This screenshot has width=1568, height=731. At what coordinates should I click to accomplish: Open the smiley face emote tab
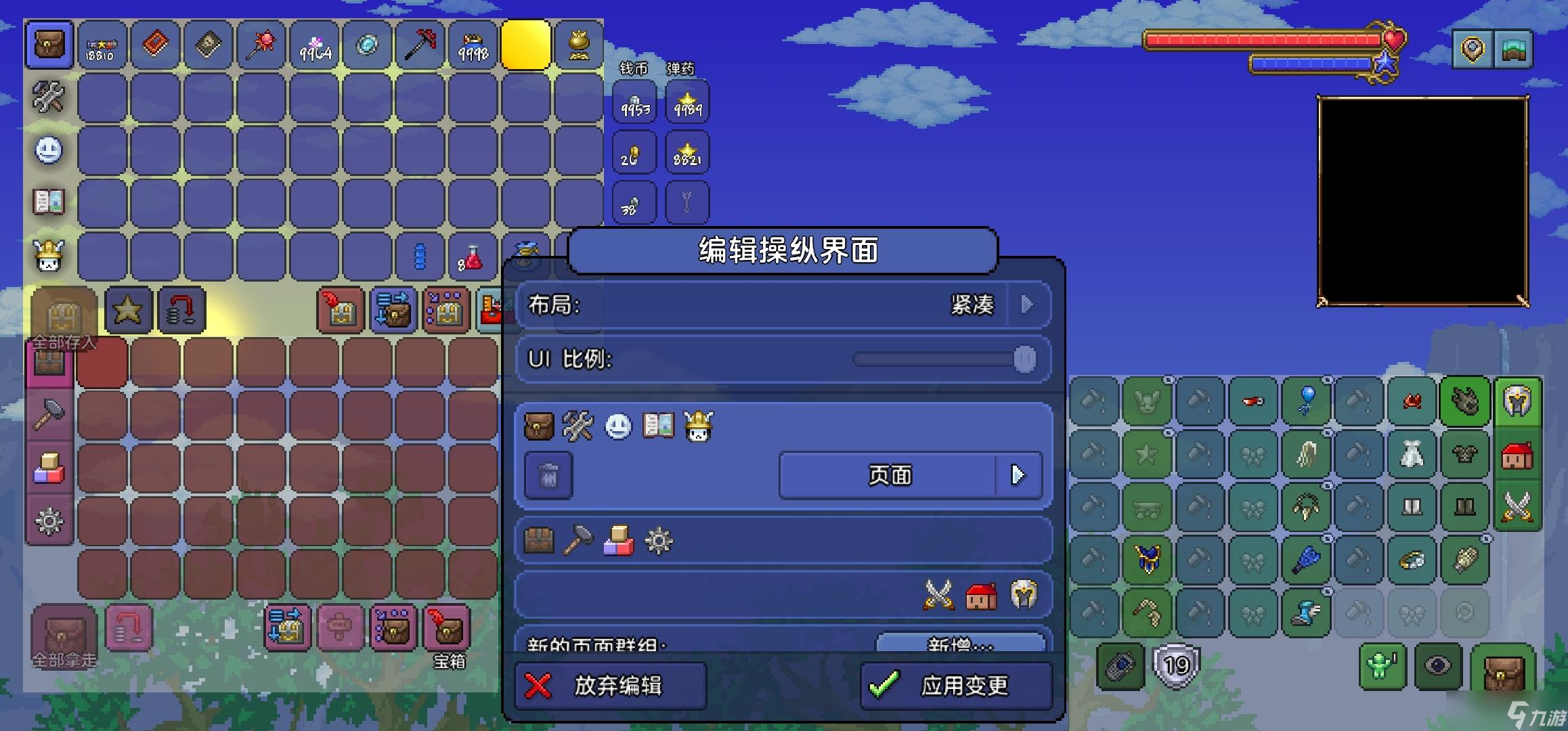coord(49,150)
